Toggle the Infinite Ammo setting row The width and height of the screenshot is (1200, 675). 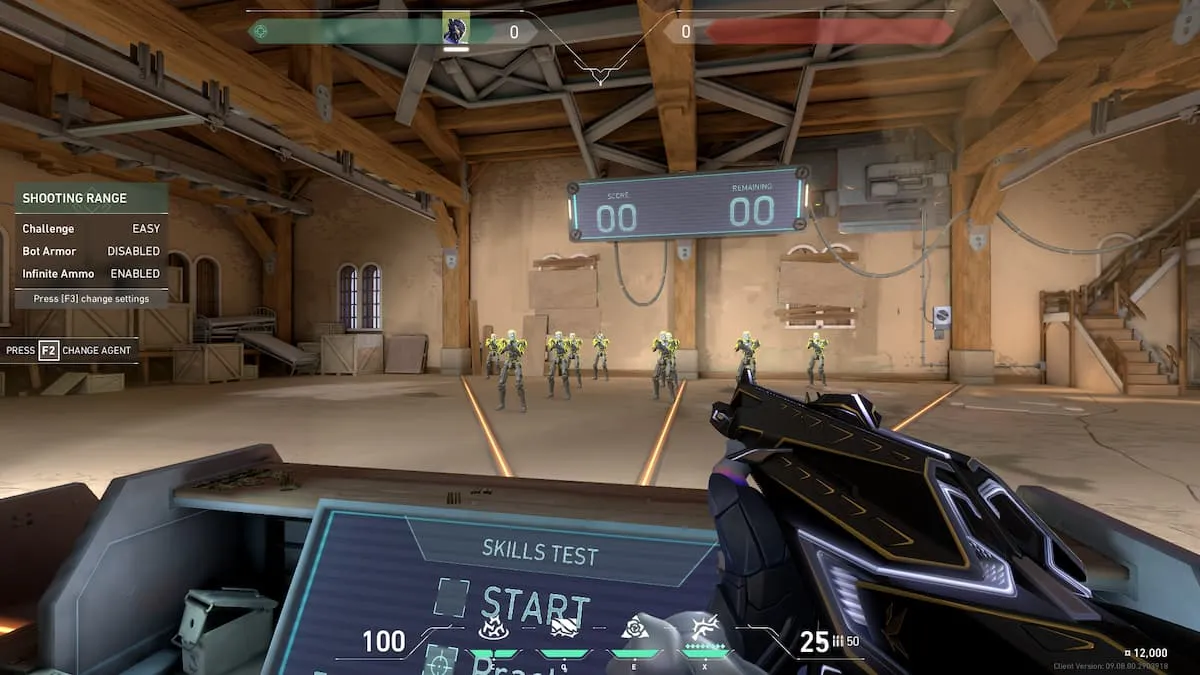coord(91,273)
